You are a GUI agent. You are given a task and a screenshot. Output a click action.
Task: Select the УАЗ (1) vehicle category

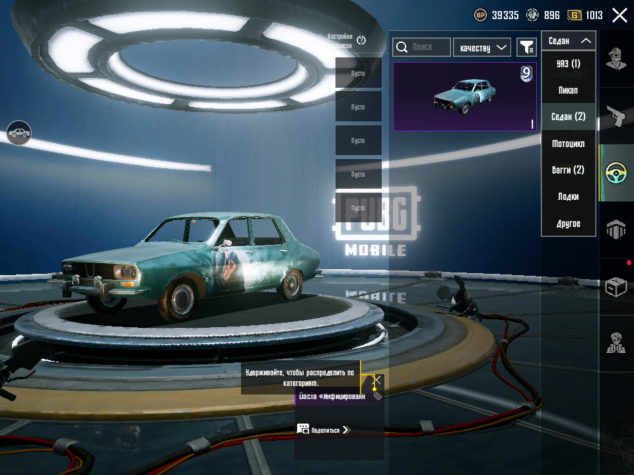click(568, 64)
